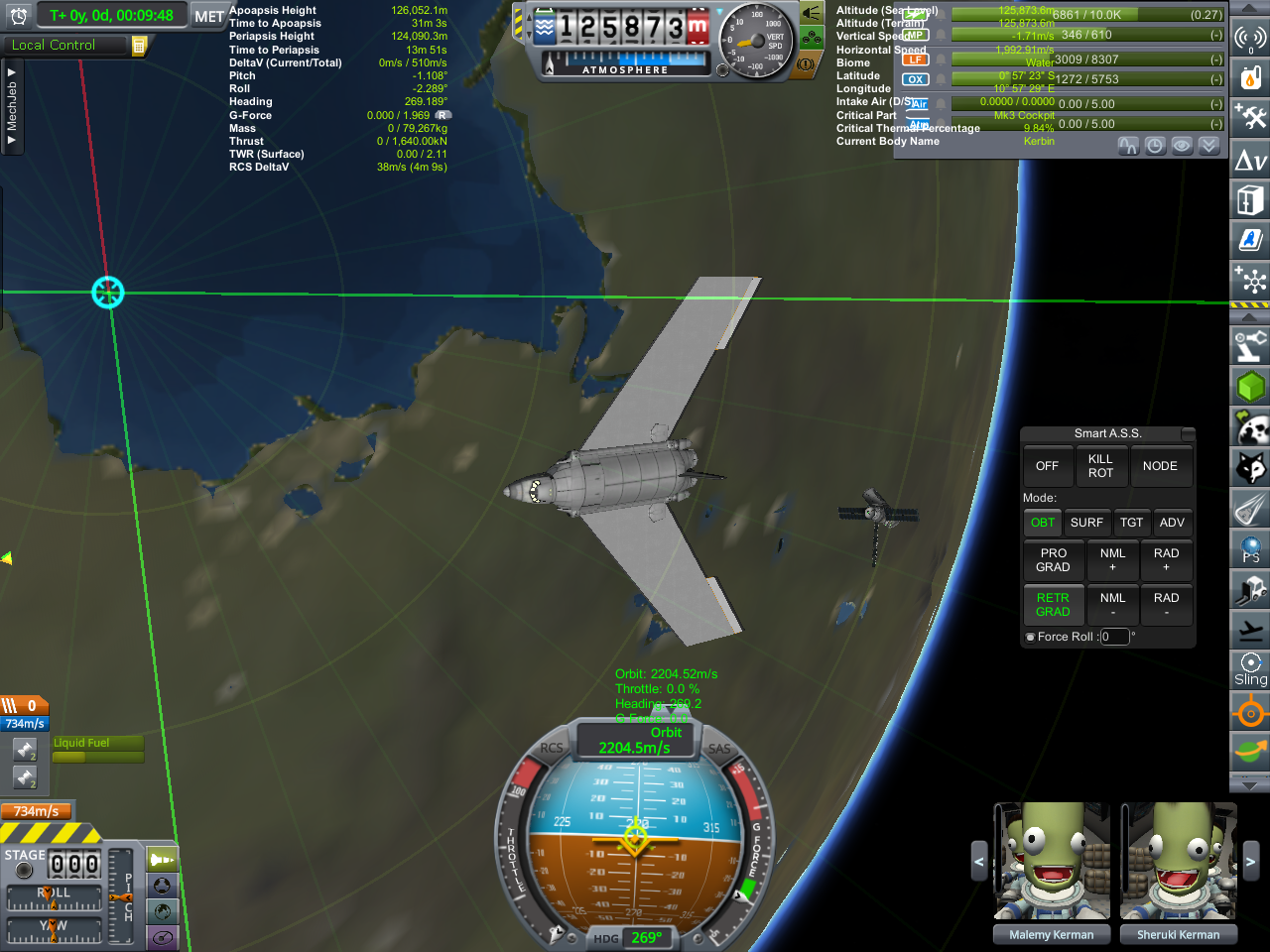Image resolution: width=1270 pixels, height=952 pixels.
Task: Toggle SAS on the navball
Action: pyautogui.click(x=718, y=750)
